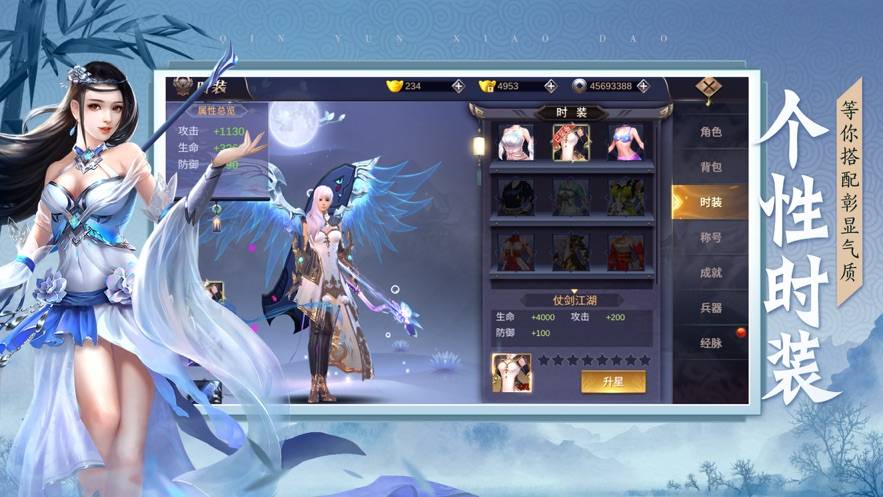Pick the locked black costume slot

pos(516,197)
